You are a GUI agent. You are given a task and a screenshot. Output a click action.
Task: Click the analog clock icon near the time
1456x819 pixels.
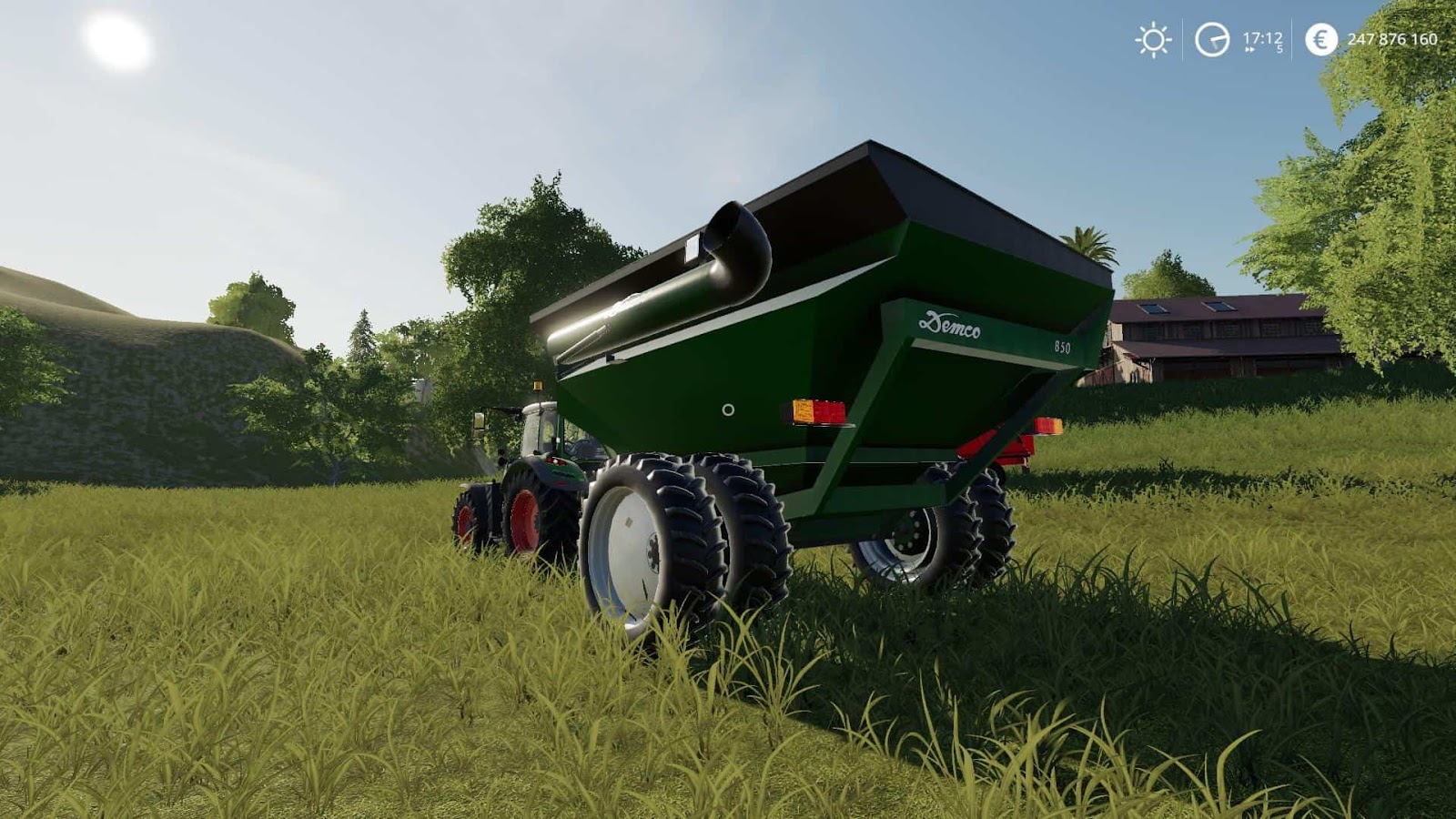click(1211, 39)
